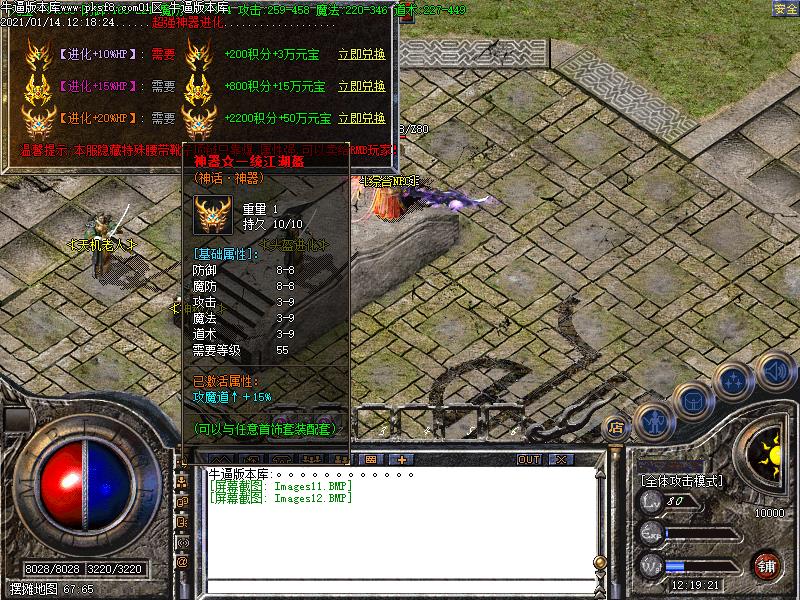Screen dimensions: 800x600
Task: Select the @ chat channel icon
Action: [182, 562]
